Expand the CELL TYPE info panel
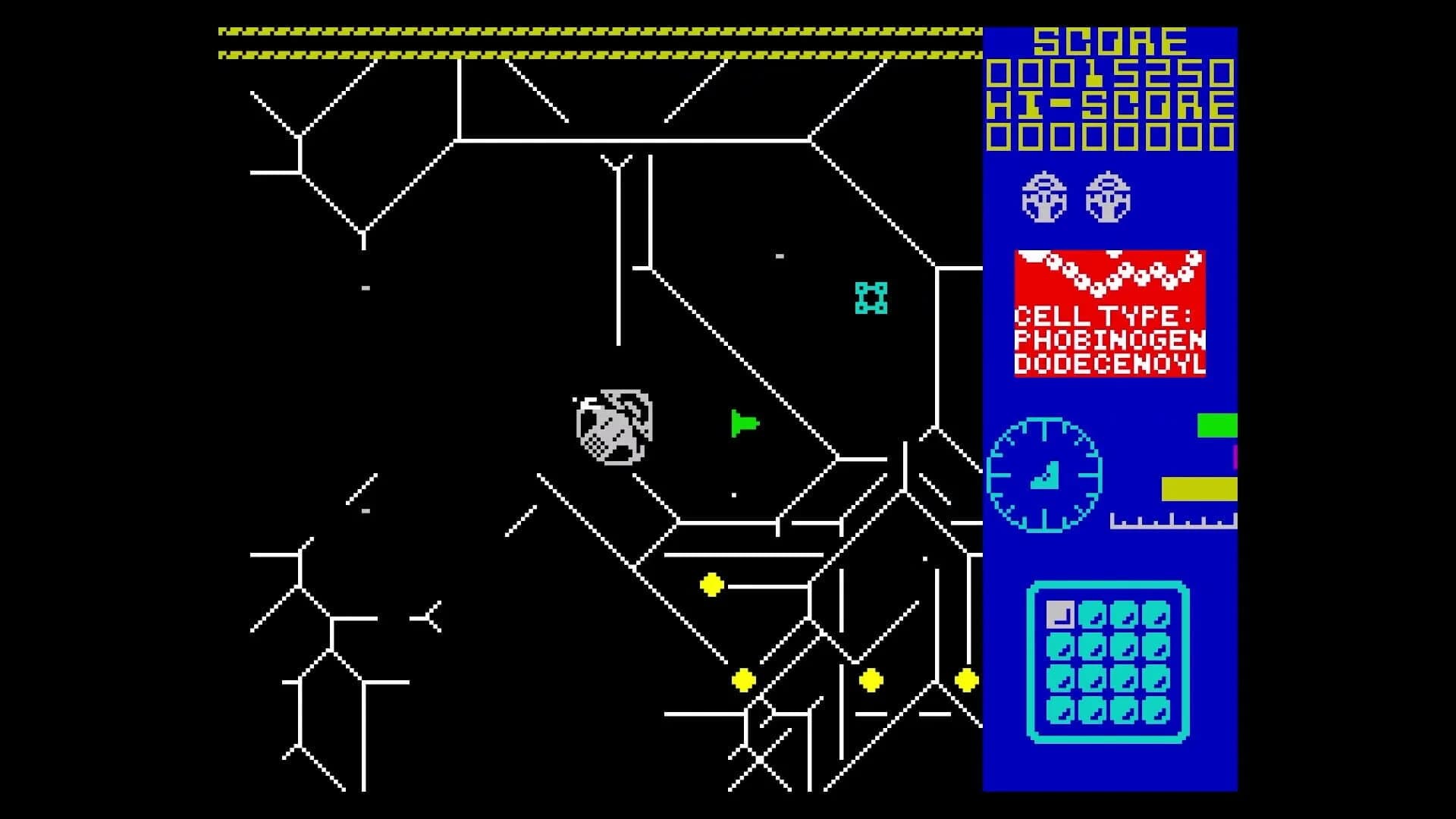 tap(1109, 315)
